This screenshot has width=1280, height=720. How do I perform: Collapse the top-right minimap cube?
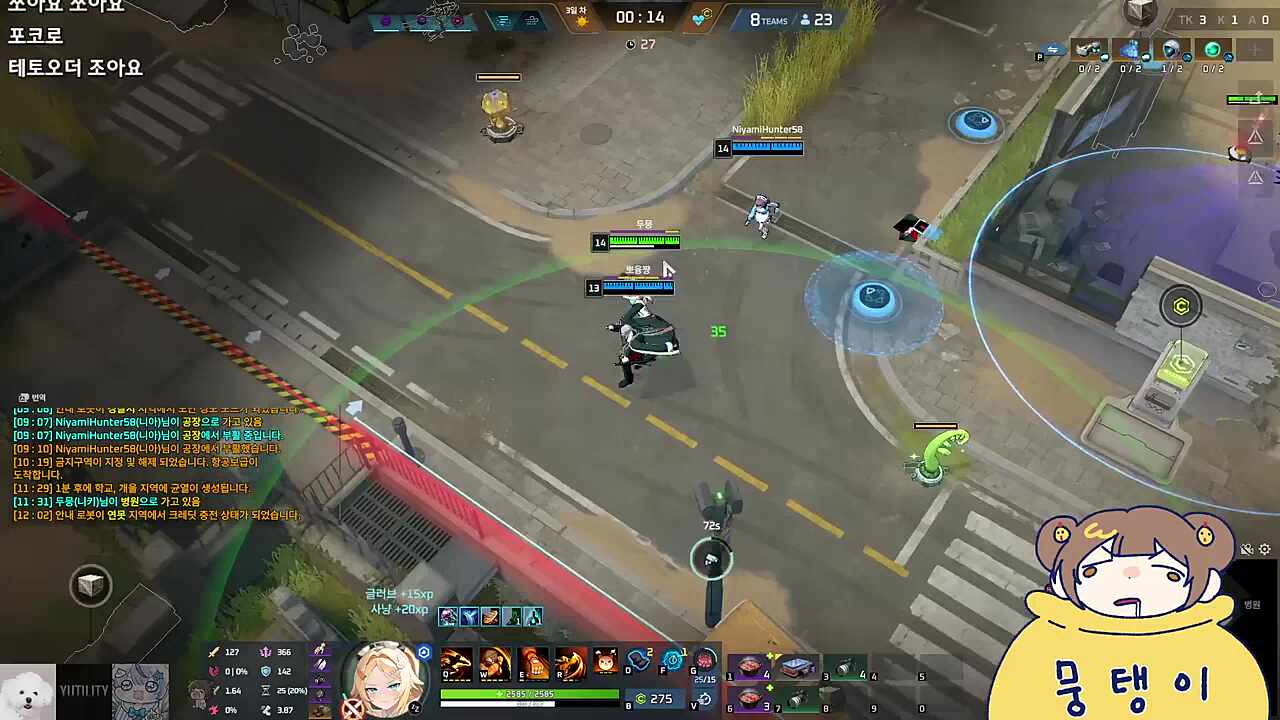(x=1141, y=10)
